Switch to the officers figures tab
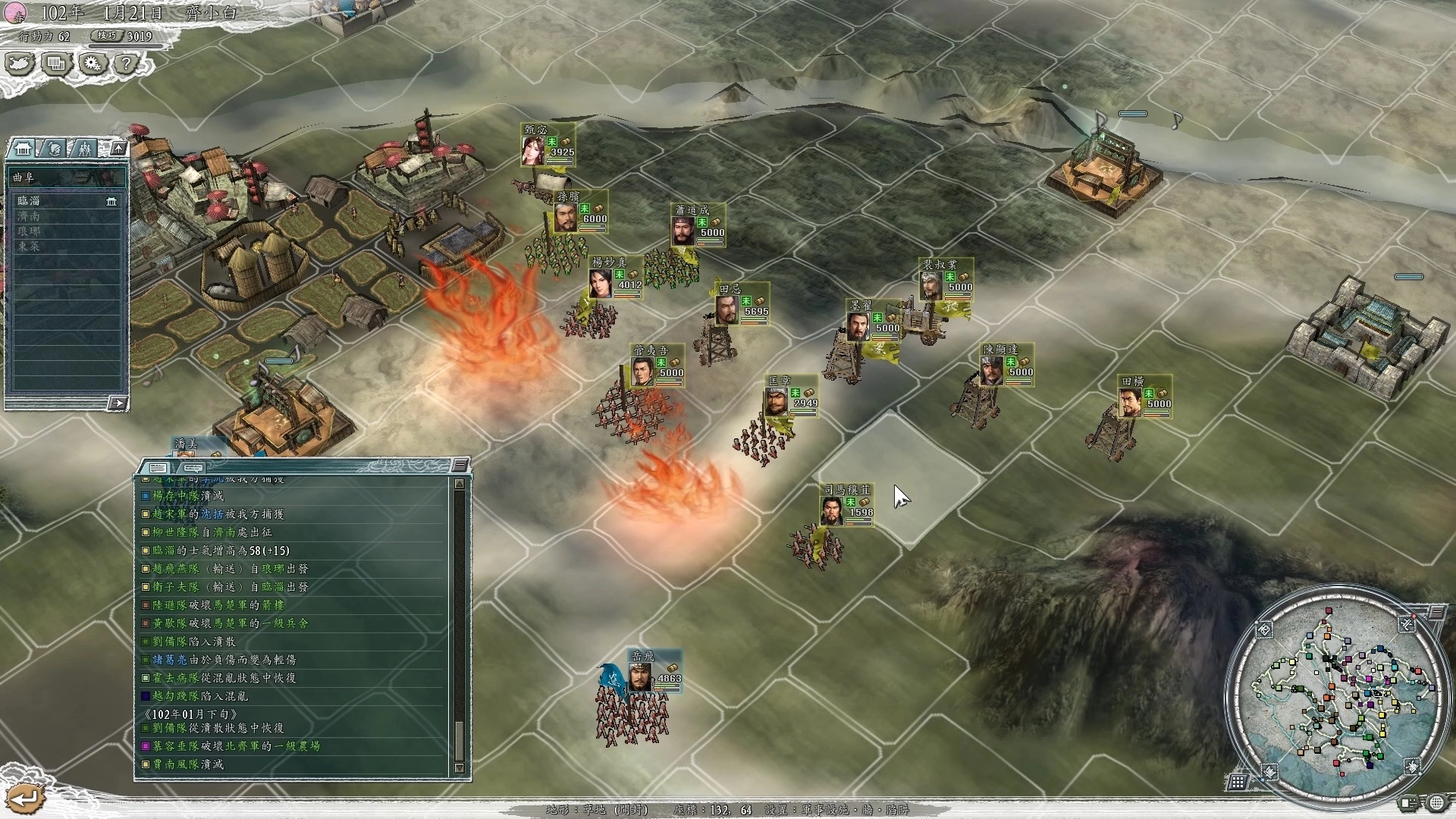 [84, 149]
